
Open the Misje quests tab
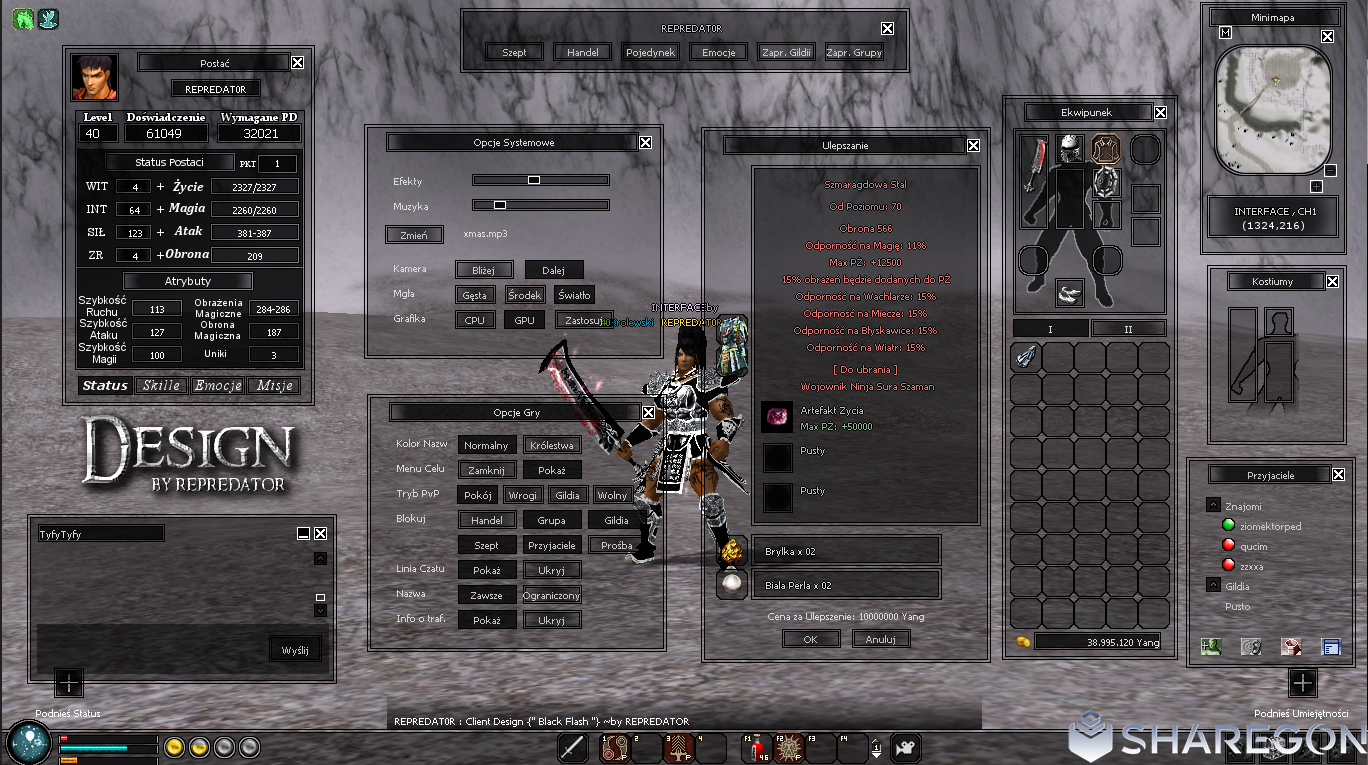click(x=273, y=385)
